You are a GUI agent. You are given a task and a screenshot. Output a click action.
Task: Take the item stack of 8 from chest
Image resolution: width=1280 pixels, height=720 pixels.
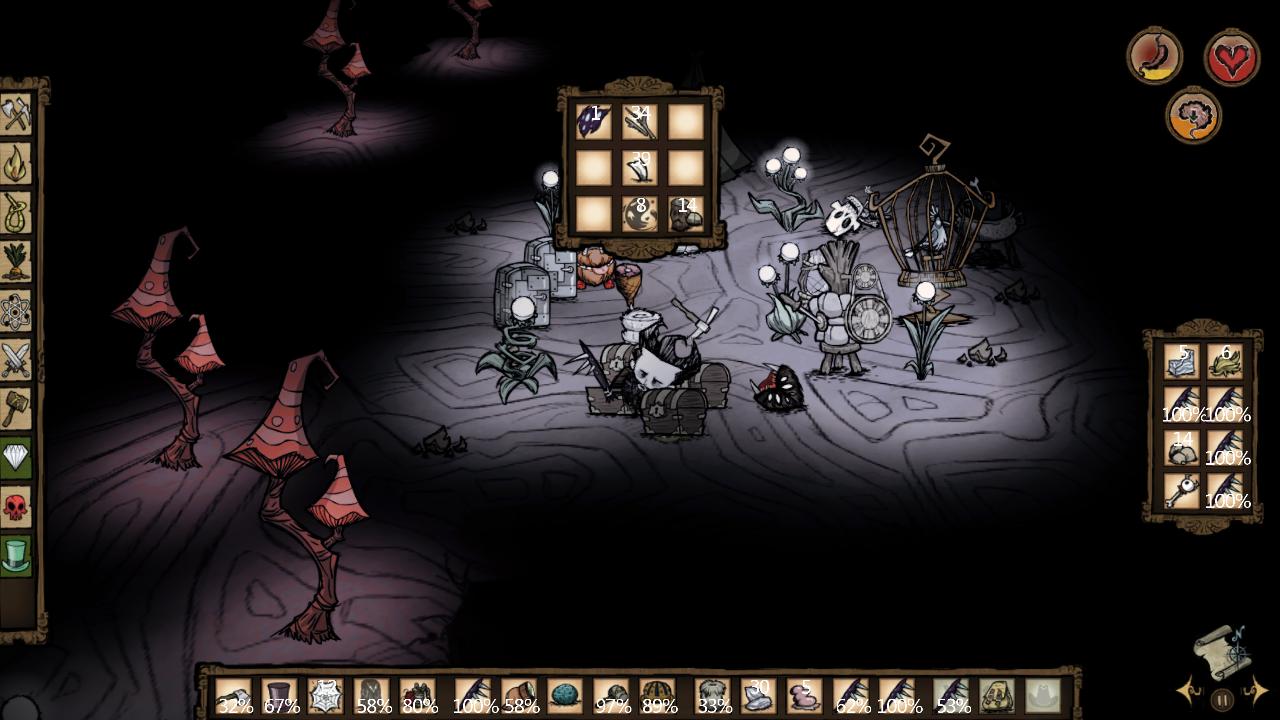640,214
